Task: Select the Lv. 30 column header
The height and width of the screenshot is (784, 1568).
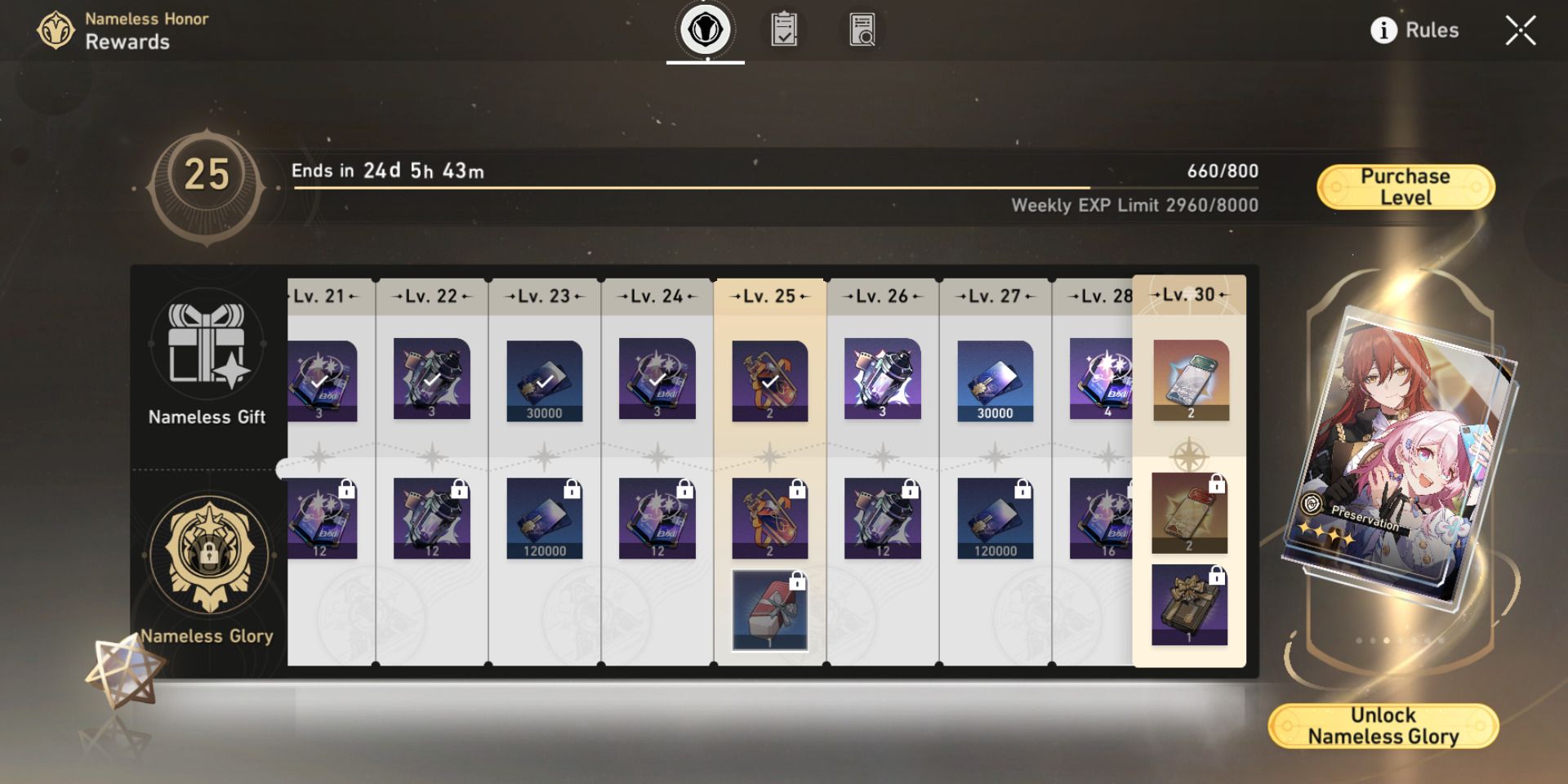Action: [1189, 296]
